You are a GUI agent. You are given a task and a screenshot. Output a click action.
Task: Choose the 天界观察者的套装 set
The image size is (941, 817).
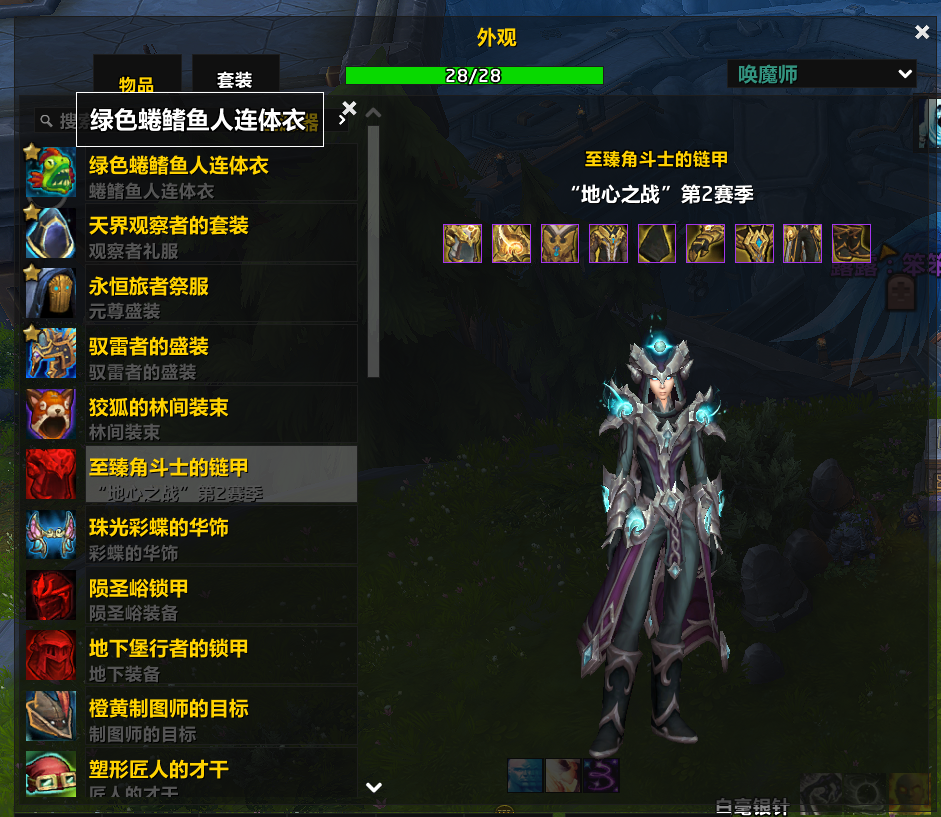pos(190,235)
